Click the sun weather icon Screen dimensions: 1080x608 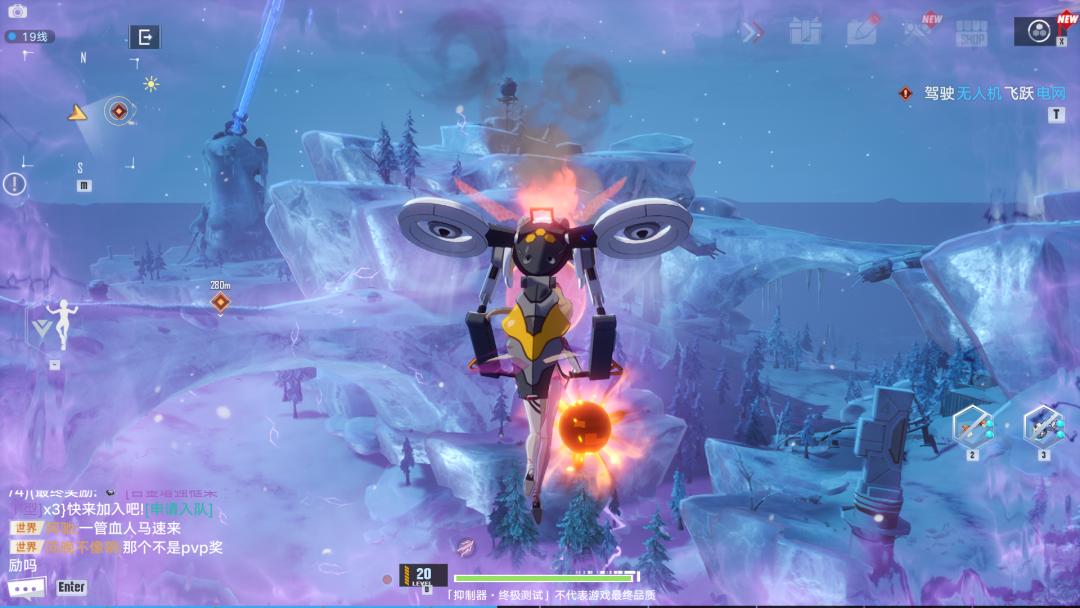(x=151, y=84)
